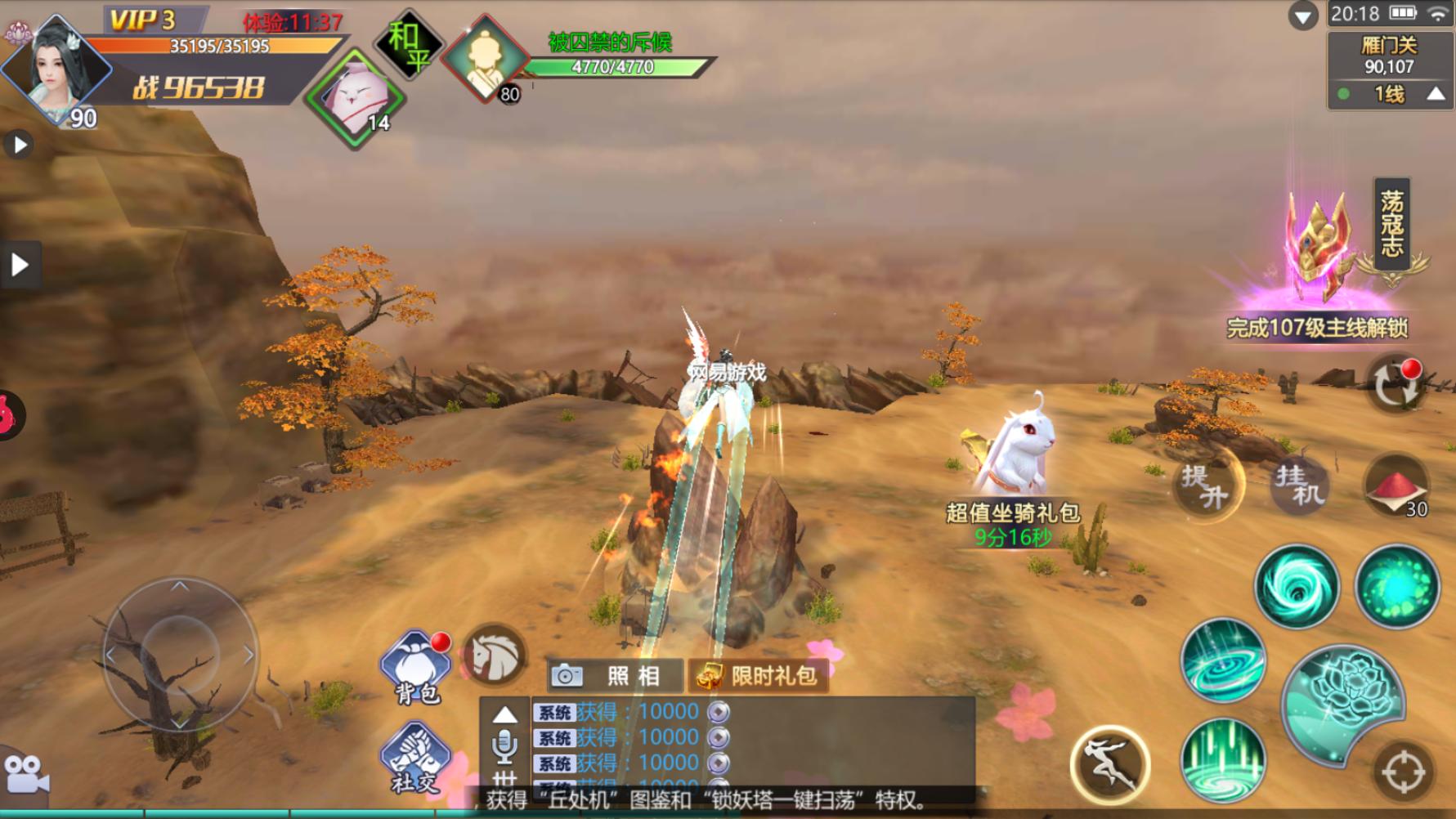Cast the green energy orb skill
1456x819 pixels.
pyautogui.click(x=1396, y=587)
